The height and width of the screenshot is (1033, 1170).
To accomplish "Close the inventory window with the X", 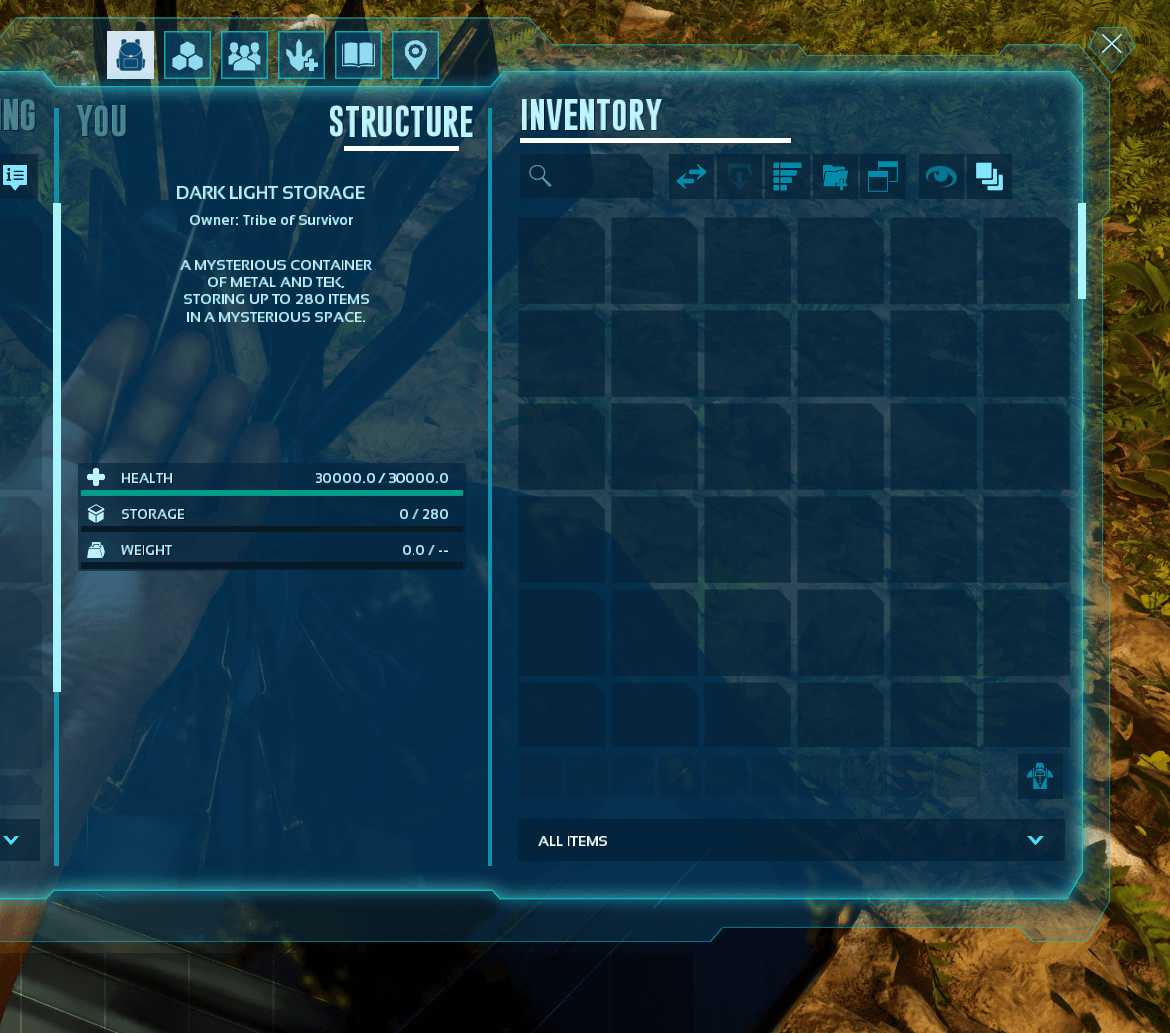I will coord(1111,44).
